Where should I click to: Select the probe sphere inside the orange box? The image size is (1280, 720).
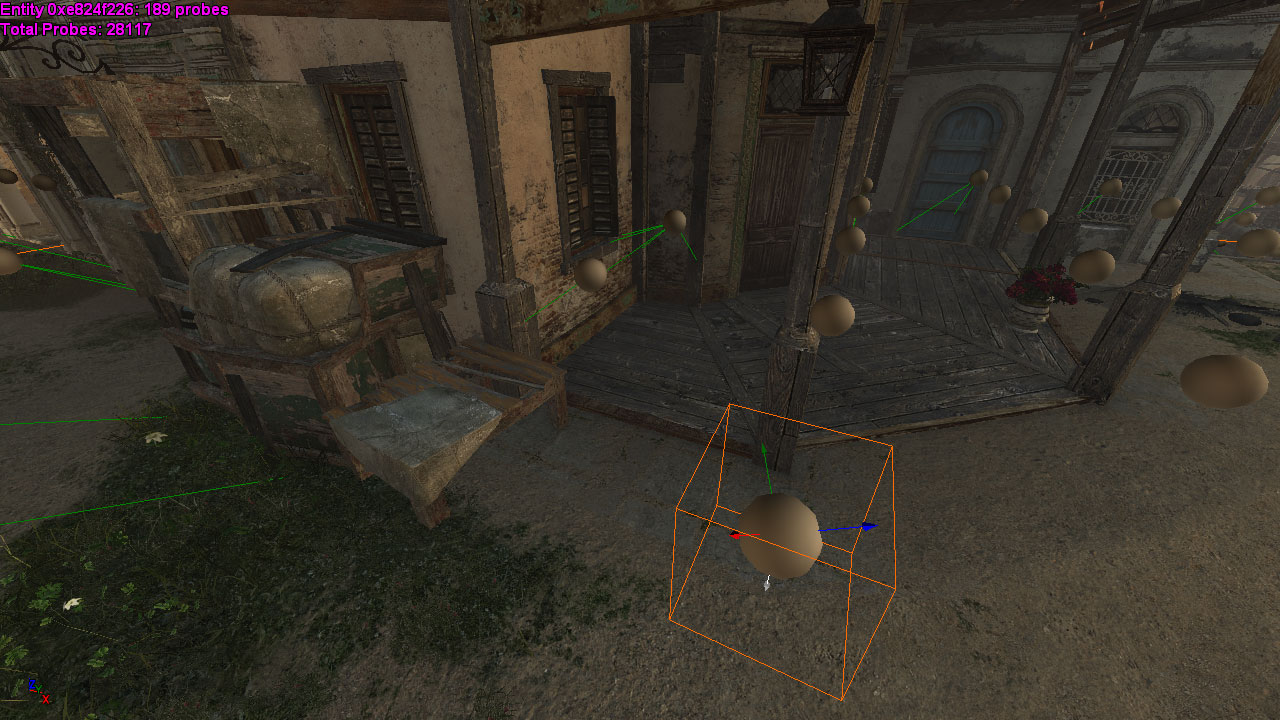(x=781, y=536)
